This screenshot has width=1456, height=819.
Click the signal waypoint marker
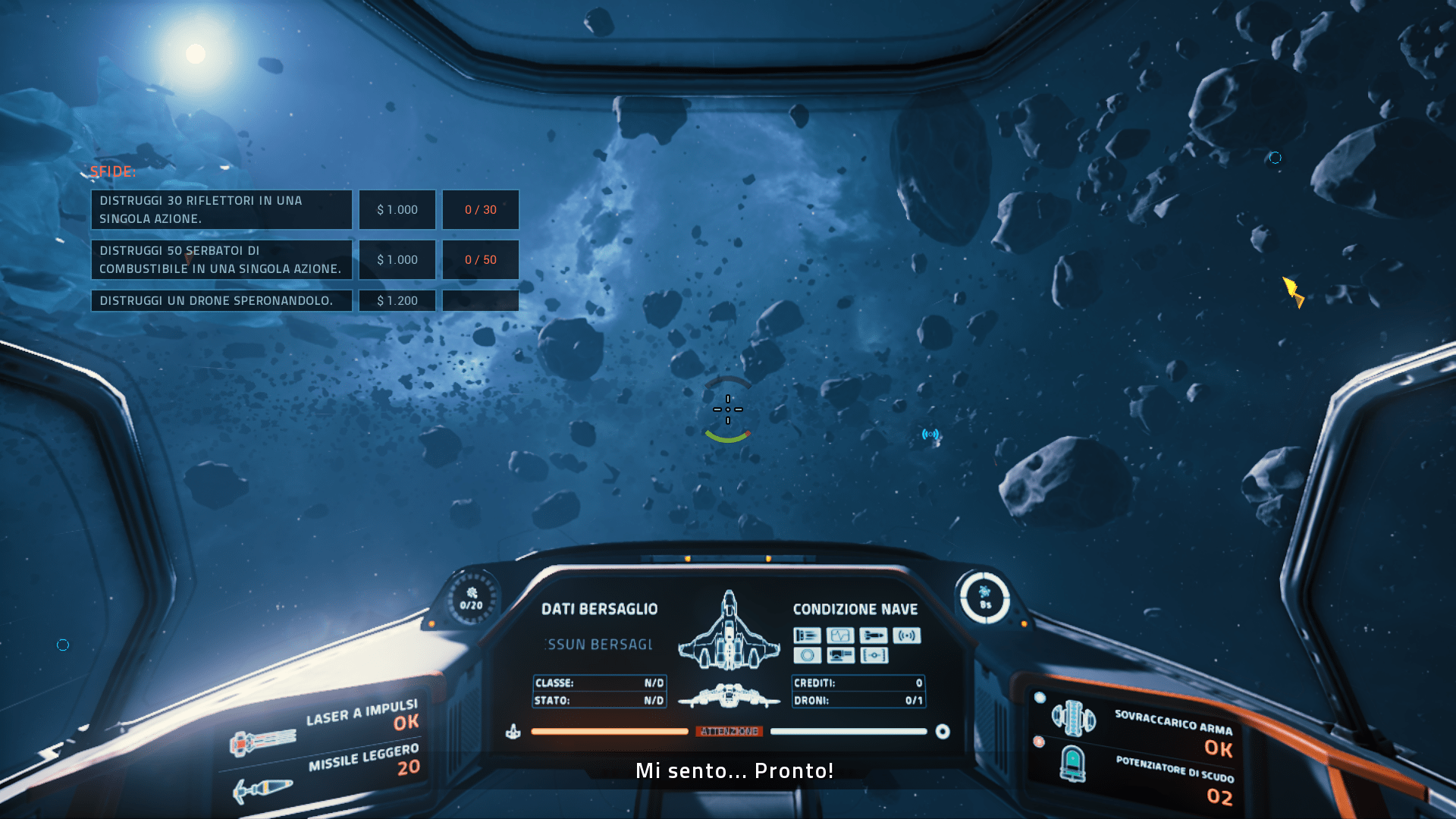pyautogui.click(x=930, y=435)
